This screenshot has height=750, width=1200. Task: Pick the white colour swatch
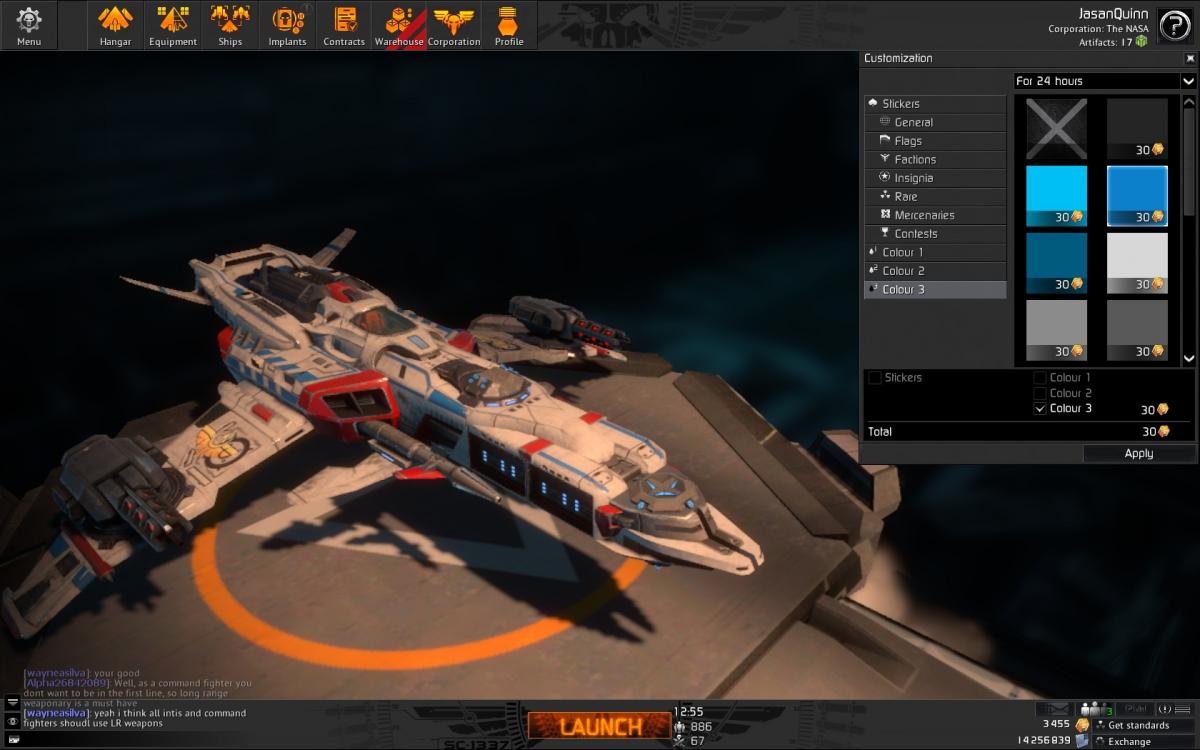pos(1137,263)
